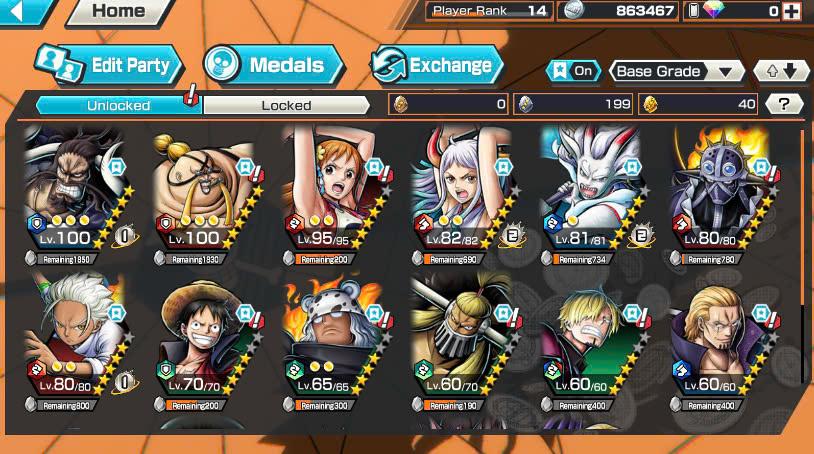Viewport: 814px width, 454px height.
Task: Open the Base Grade sort dropdown
Action: click(x=677, y=71)
